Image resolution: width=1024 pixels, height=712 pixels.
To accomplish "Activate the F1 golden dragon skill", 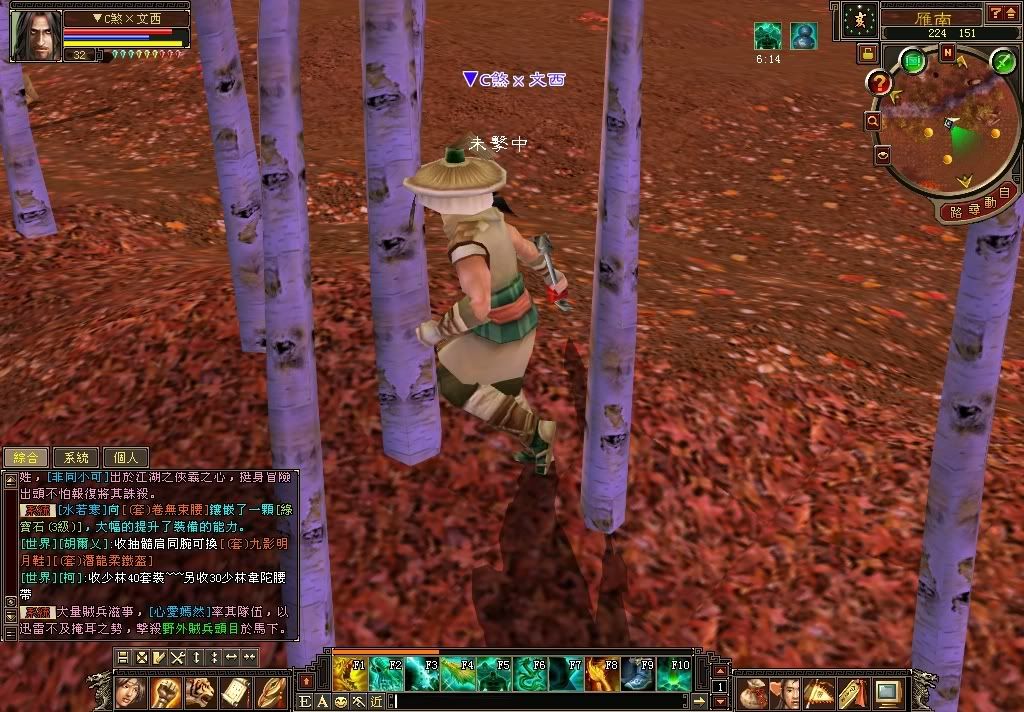I will (349, 673).
